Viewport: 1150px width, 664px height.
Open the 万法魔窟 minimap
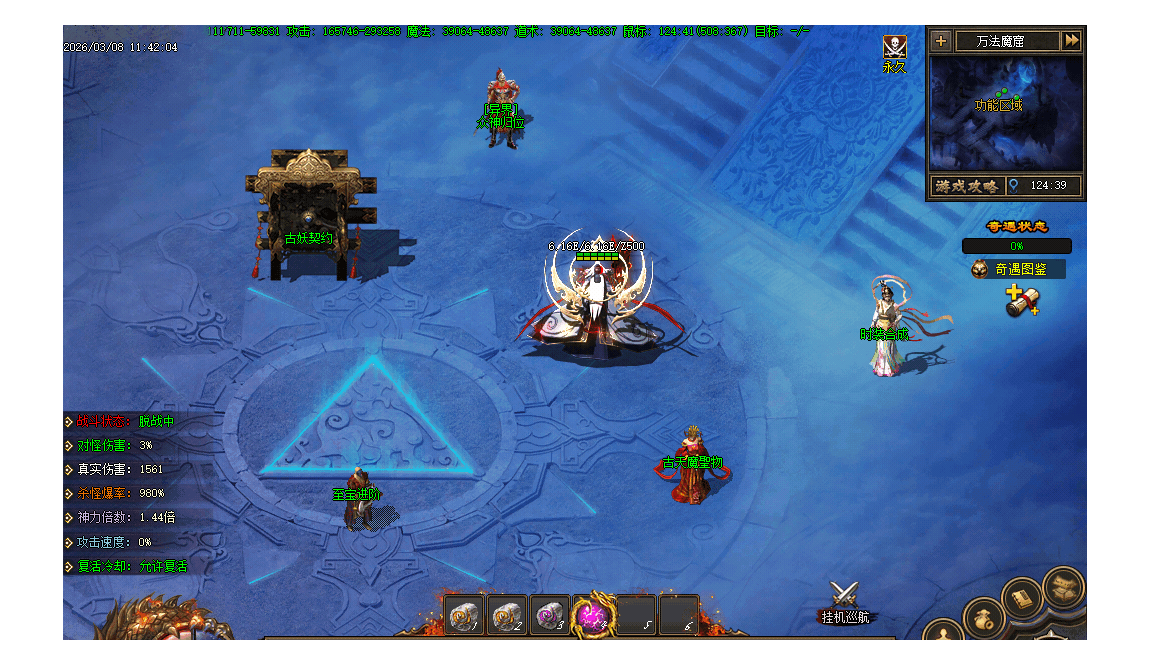click(x=1006, y=113)
